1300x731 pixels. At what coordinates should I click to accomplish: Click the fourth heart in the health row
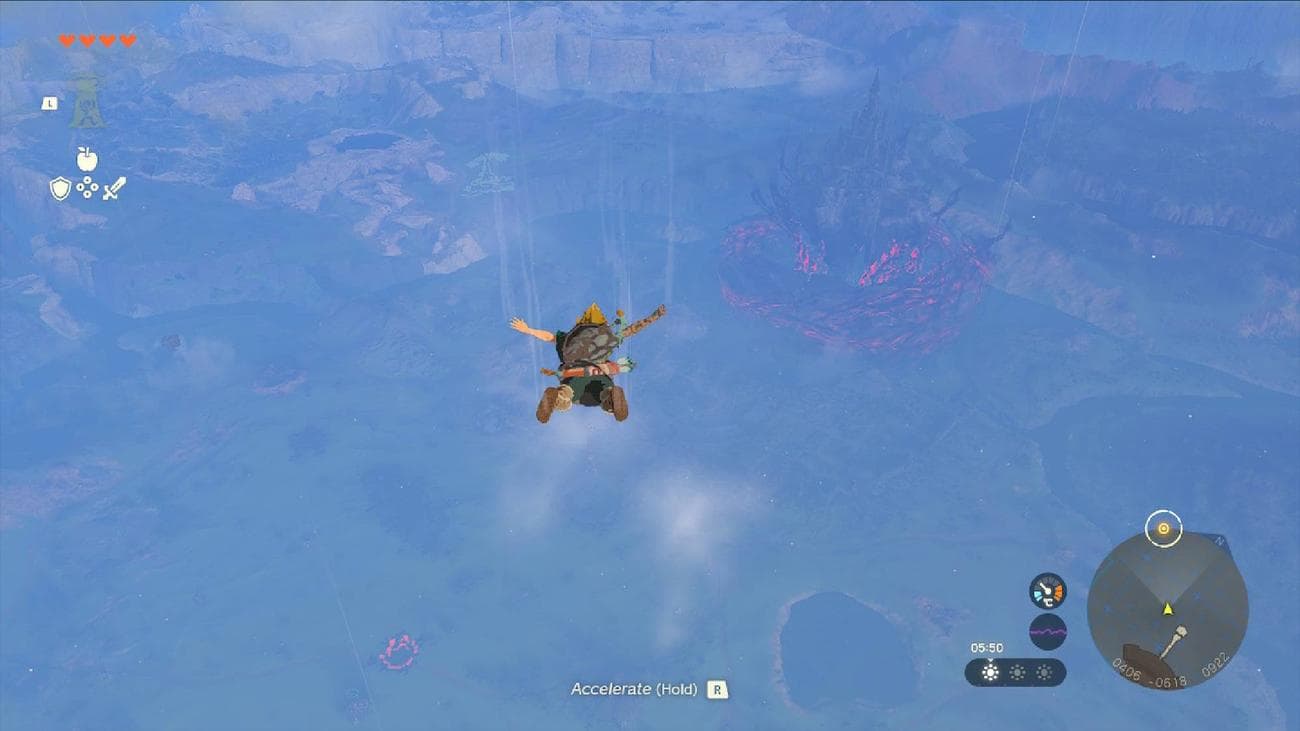pos(127,40)
